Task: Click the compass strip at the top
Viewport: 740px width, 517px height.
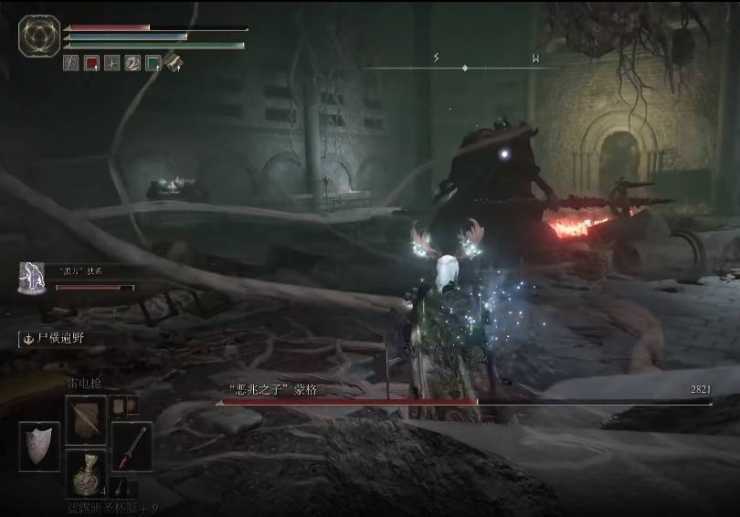Action: tap(464, 66)
